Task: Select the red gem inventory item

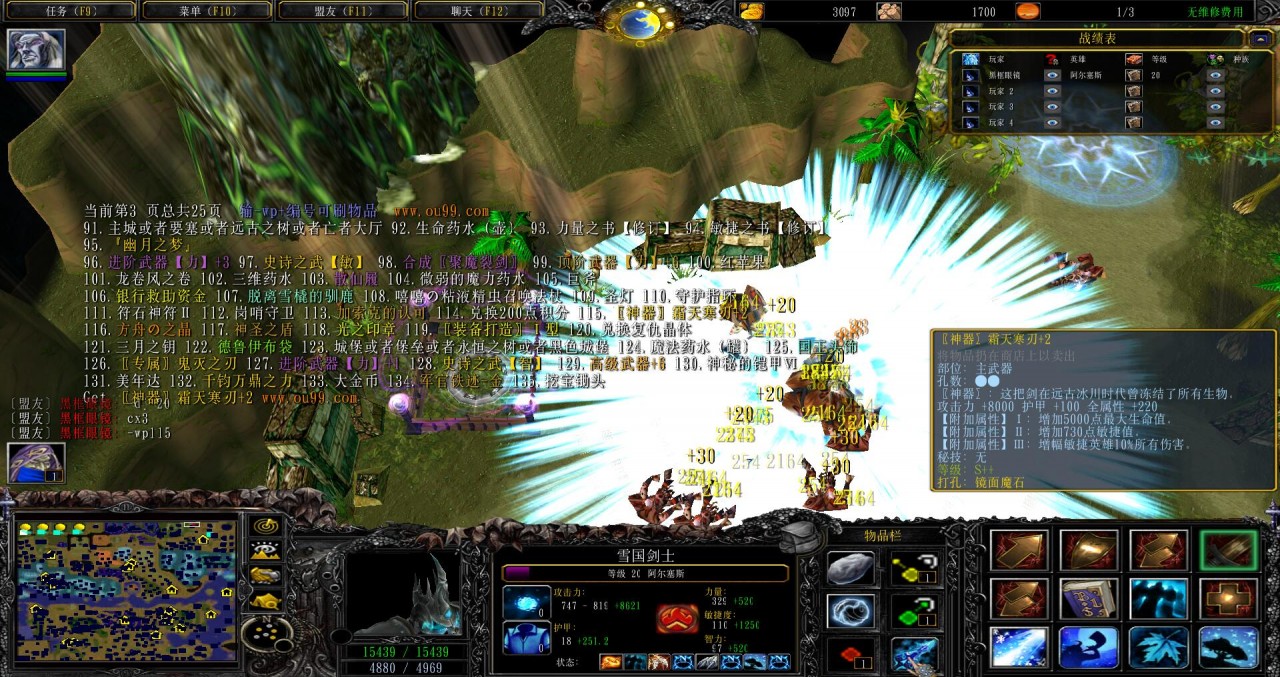Action: 851,654
